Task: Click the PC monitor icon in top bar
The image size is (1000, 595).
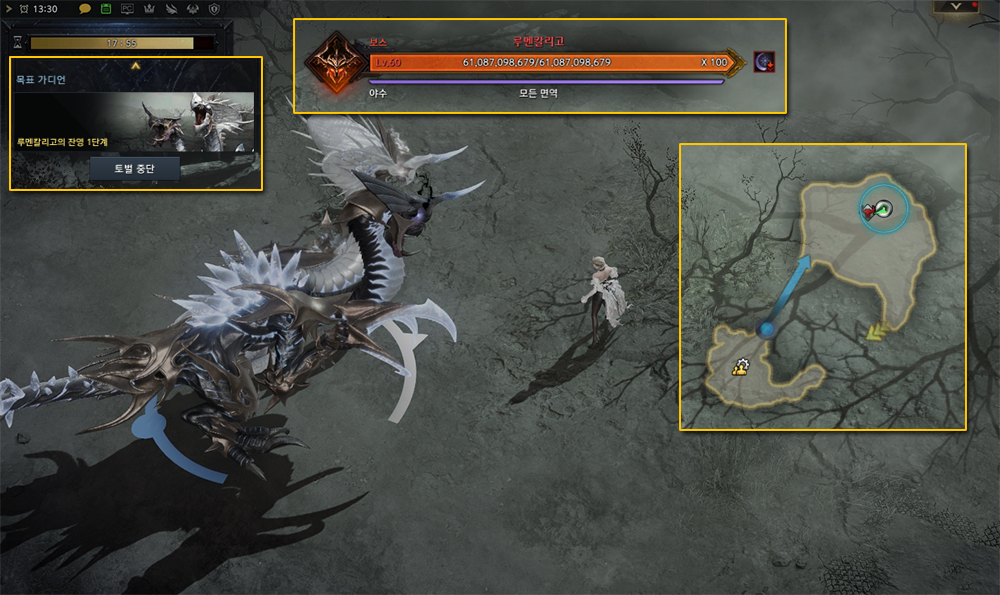Action: tap(127, 8)
